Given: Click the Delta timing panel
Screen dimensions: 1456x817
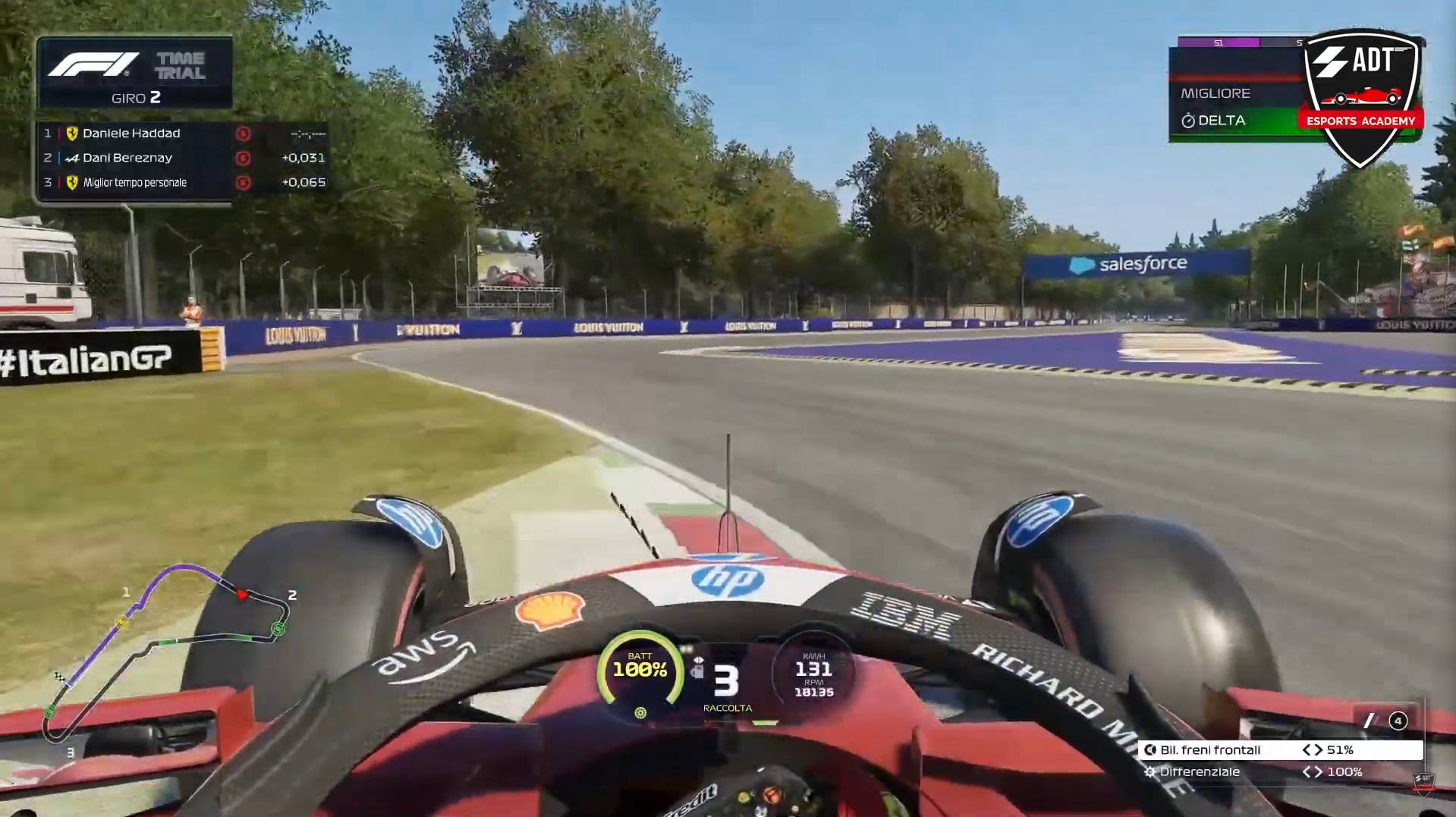Looking at the screenshot, I should coord(1233,121).
